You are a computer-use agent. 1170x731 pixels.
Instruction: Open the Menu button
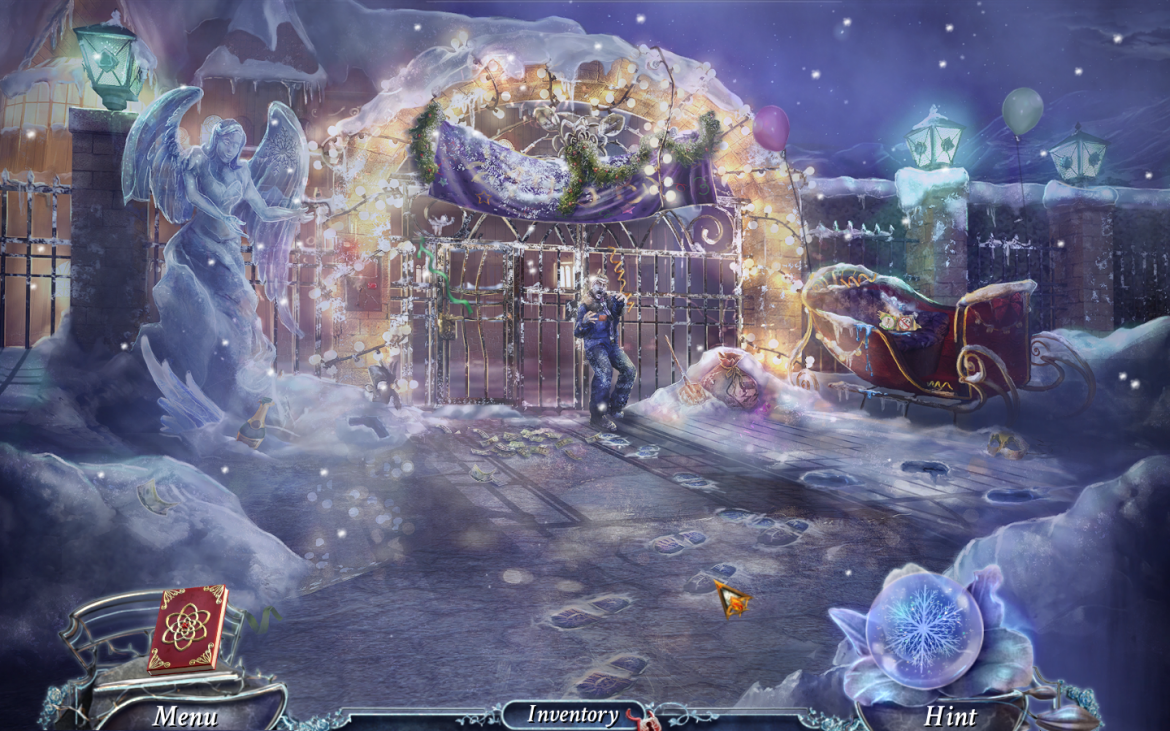pos(184,716)
